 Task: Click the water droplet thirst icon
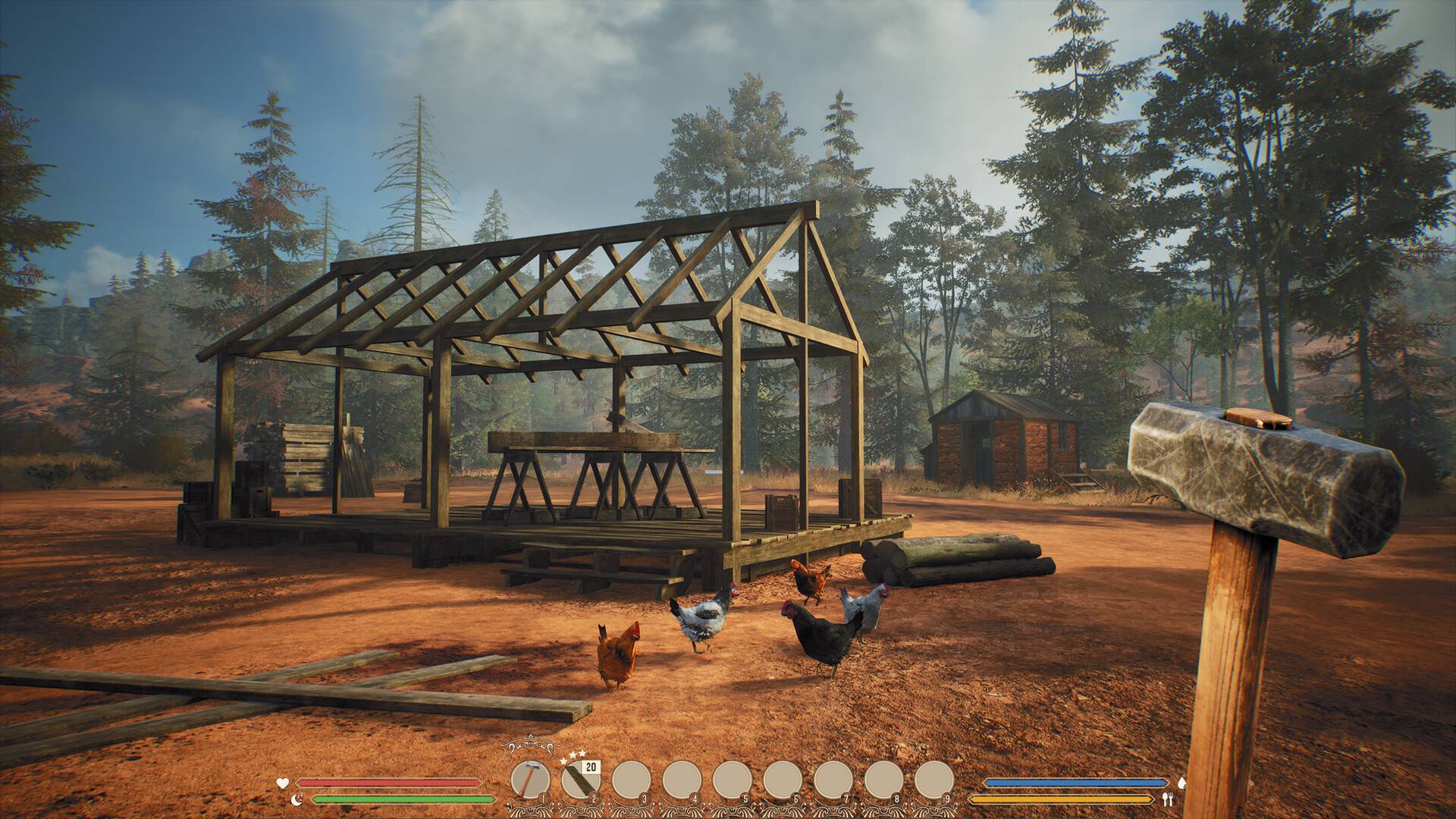click(1182, 783)
